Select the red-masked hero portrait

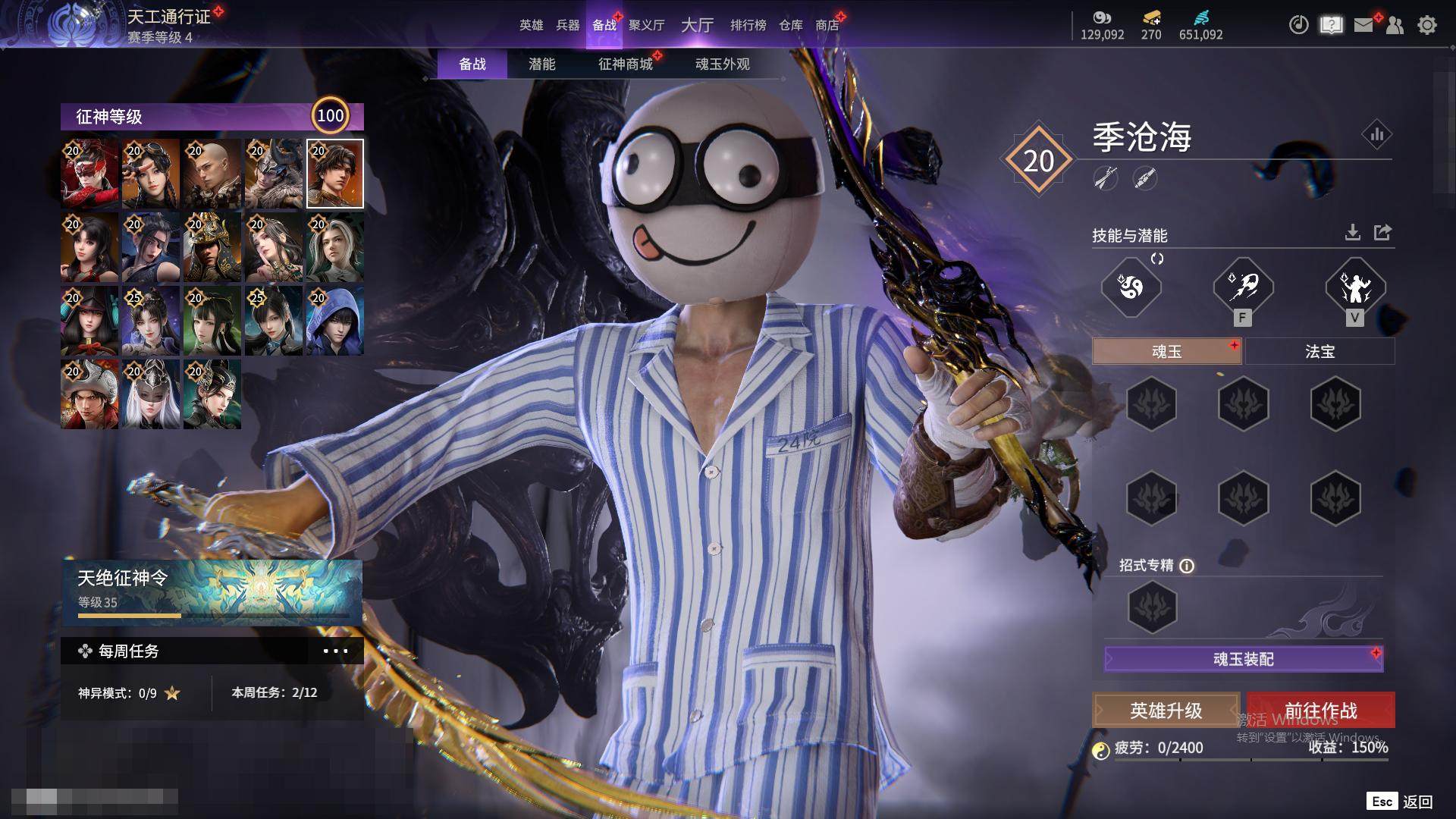(x=89, y=174)
